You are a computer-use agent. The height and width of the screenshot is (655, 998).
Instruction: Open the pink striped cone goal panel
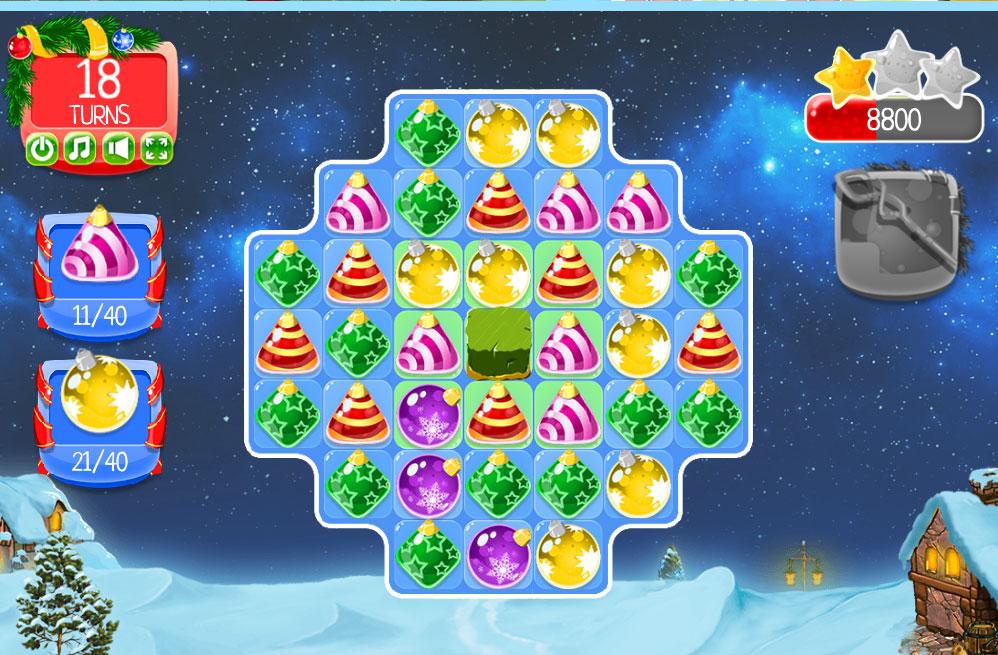(98, 271)
